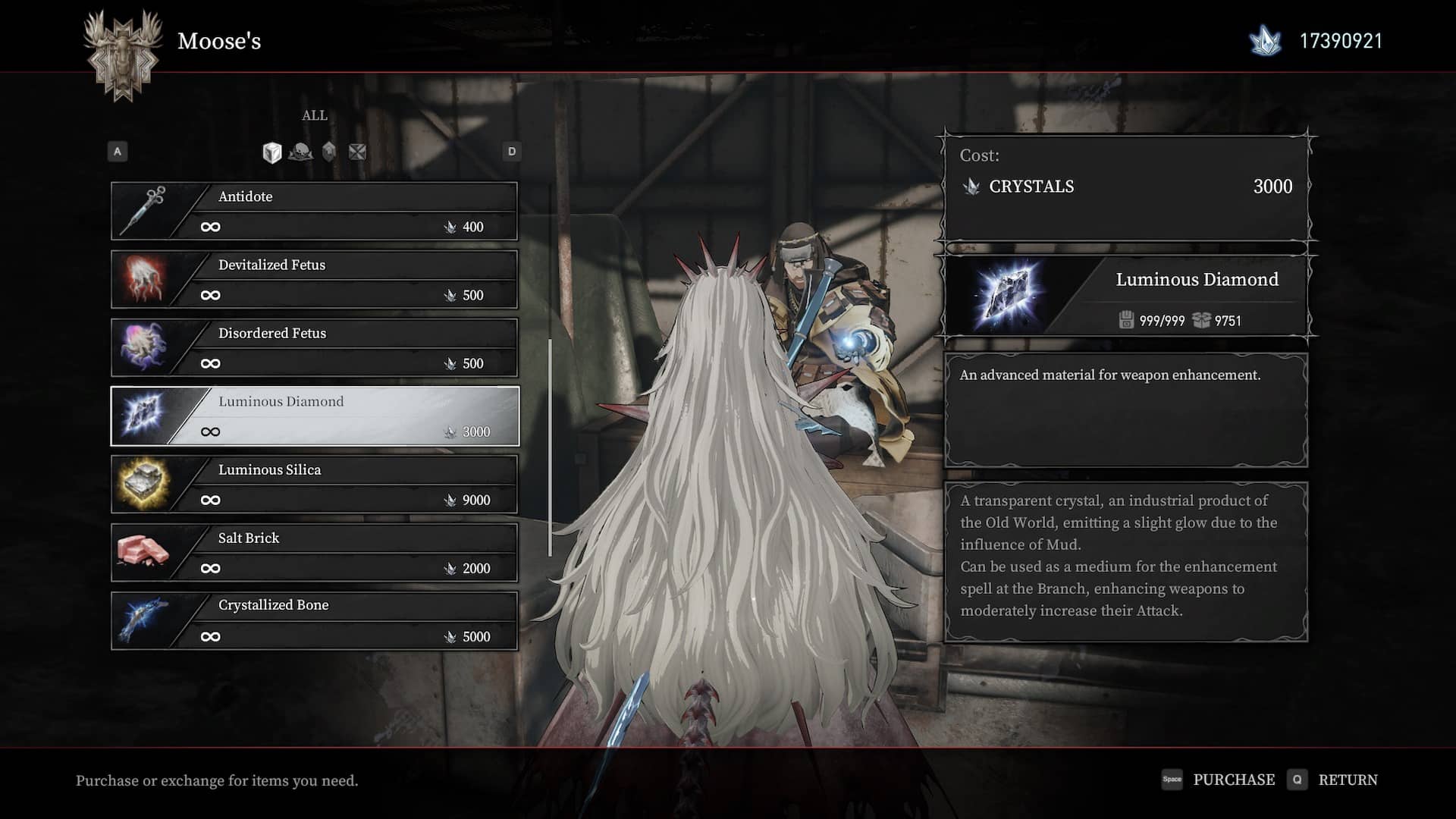The width and height of the screenshot is (1456, 819).
Task: Click the infinity symbol on Luminous Diamond
Action: [x=210, y=431]
